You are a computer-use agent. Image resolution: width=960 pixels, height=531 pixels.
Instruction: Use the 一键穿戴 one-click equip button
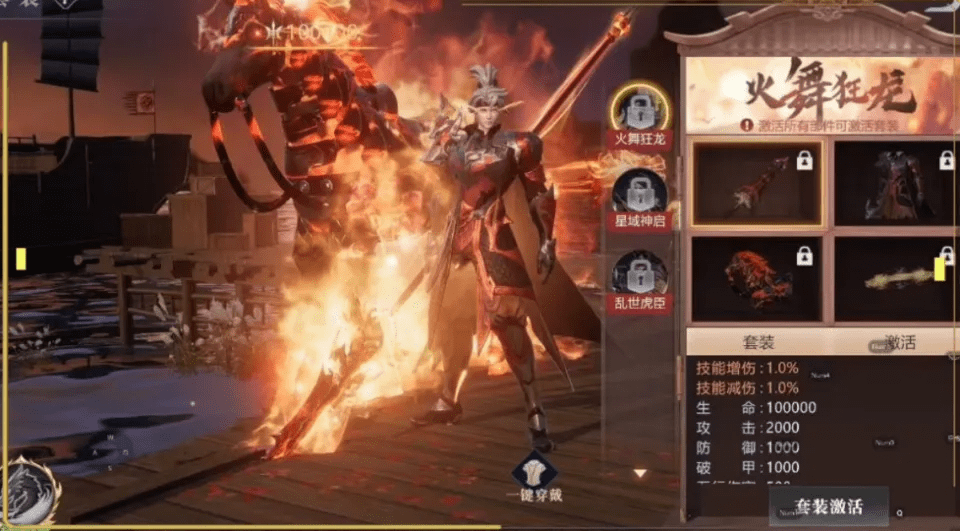[532, 478]
